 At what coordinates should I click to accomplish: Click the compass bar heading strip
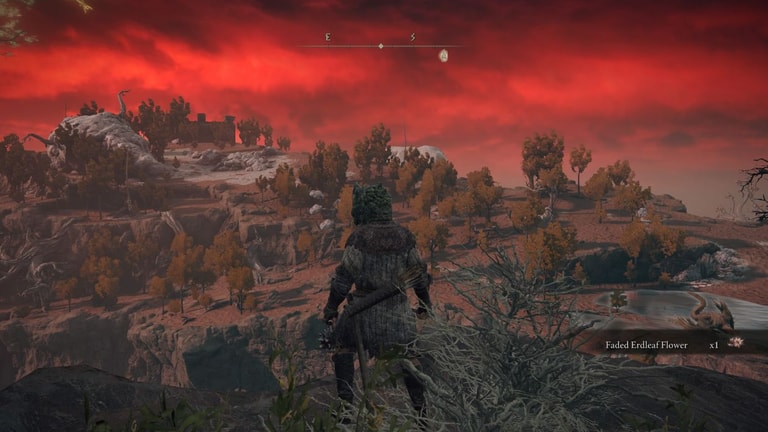[380, 45]
